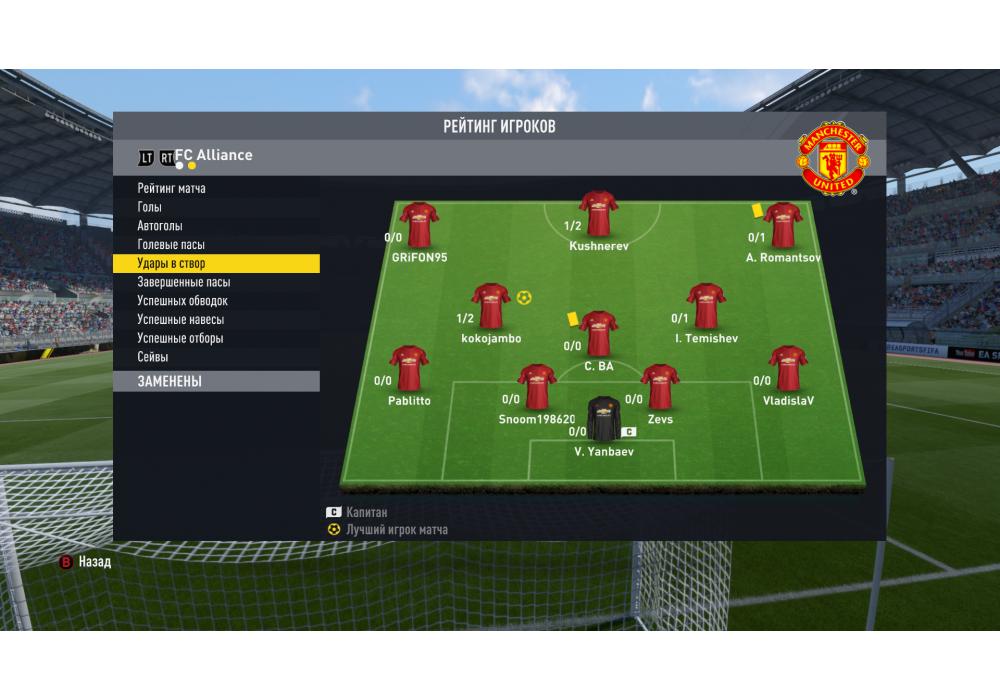
Task: Choose Успешные навесы in the list
Action: point(180,320)
